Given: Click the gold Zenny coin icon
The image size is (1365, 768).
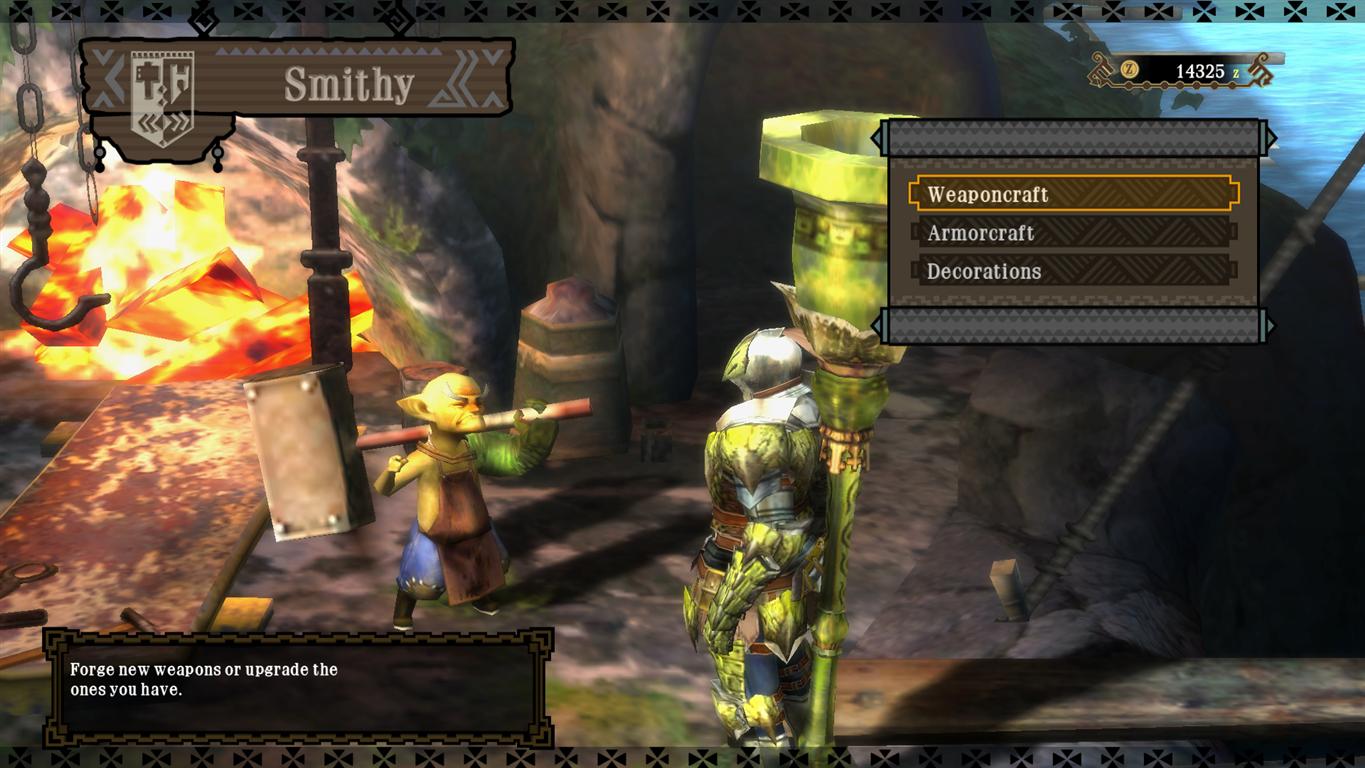Looking at the screenshot, I should 1130,69.
